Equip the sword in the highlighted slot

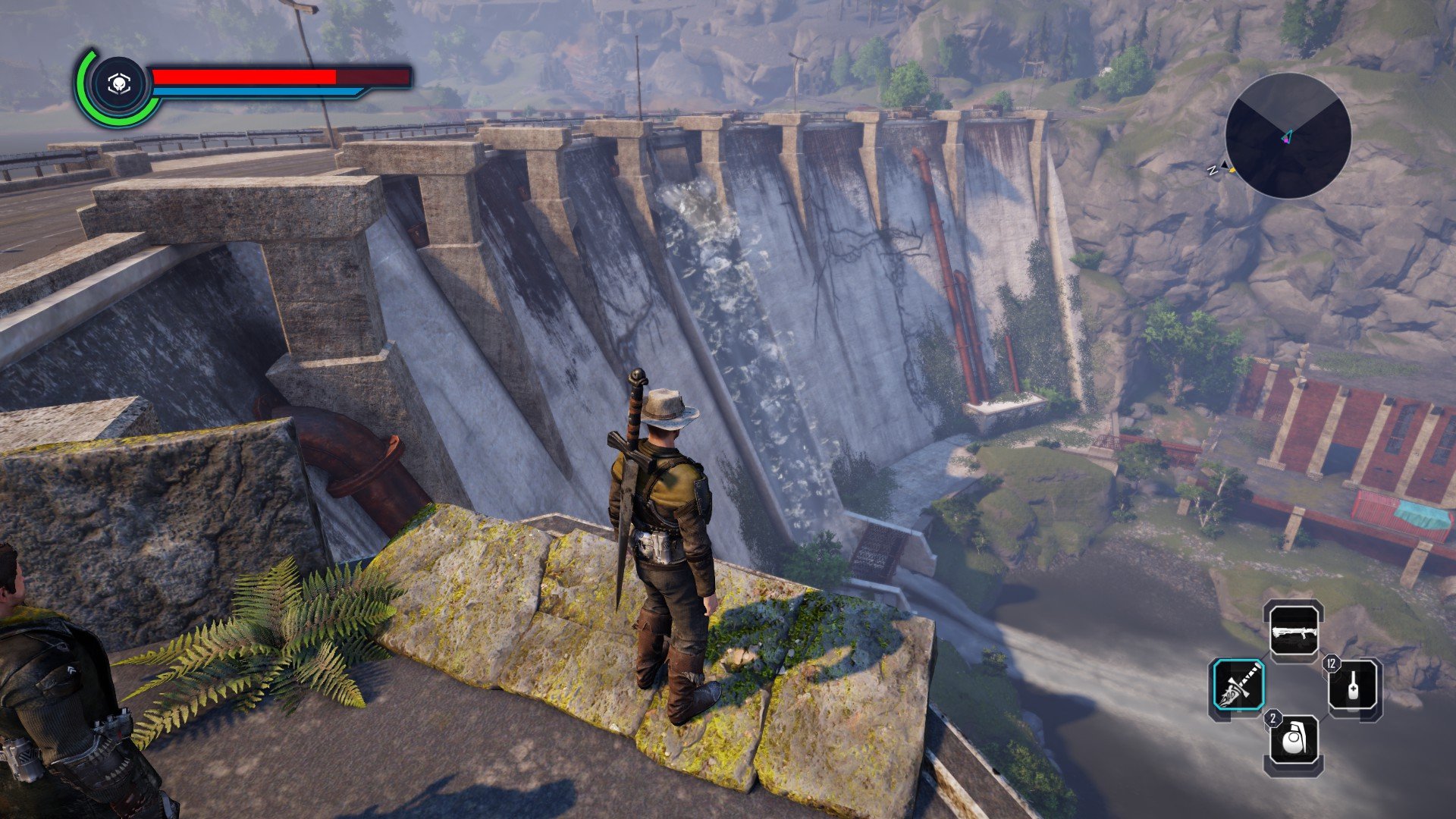(1238, 686)
